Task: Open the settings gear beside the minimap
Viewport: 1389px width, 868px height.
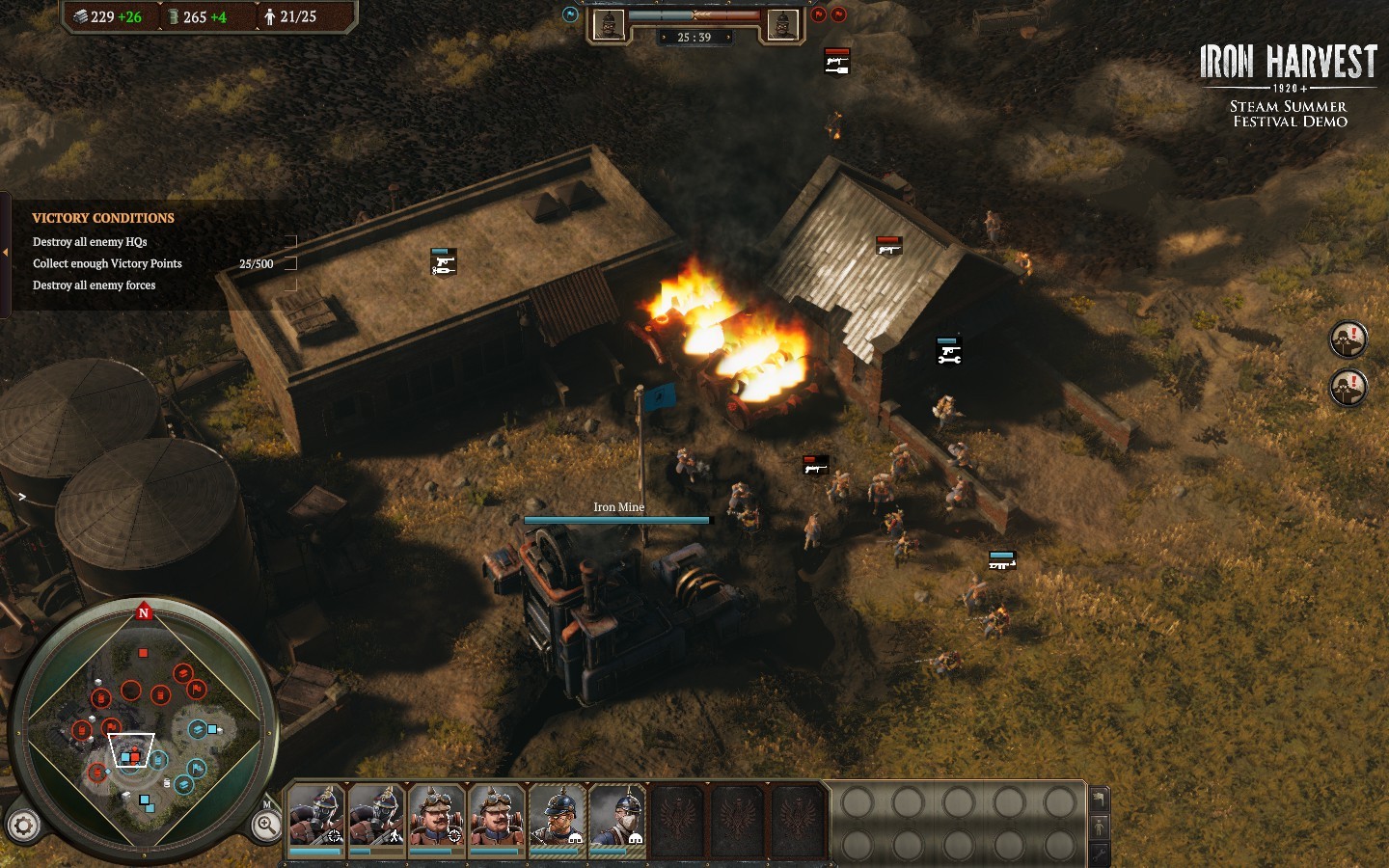Action: click(23, 826)
